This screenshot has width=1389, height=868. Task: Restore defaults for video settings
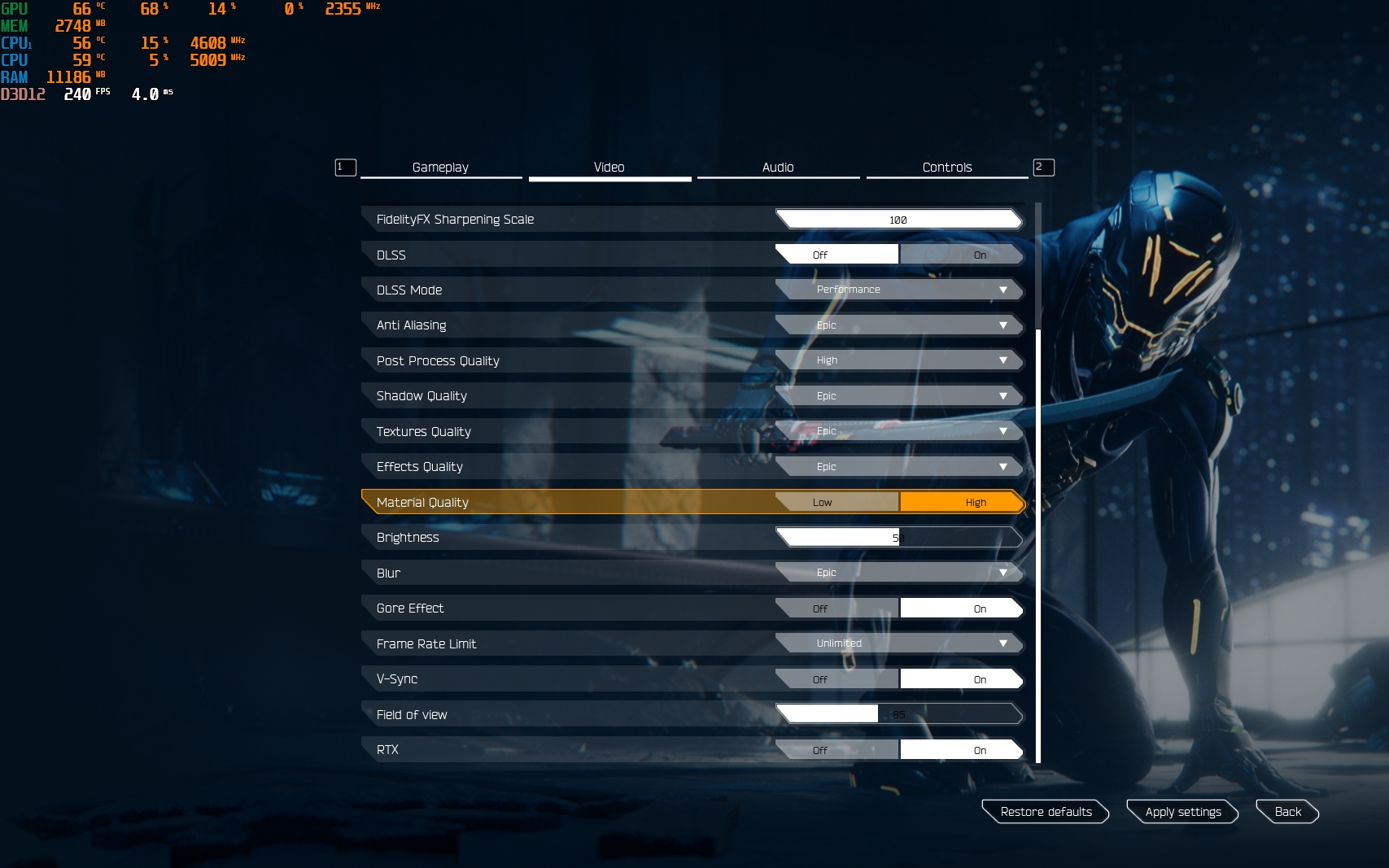click(1046, 812)
